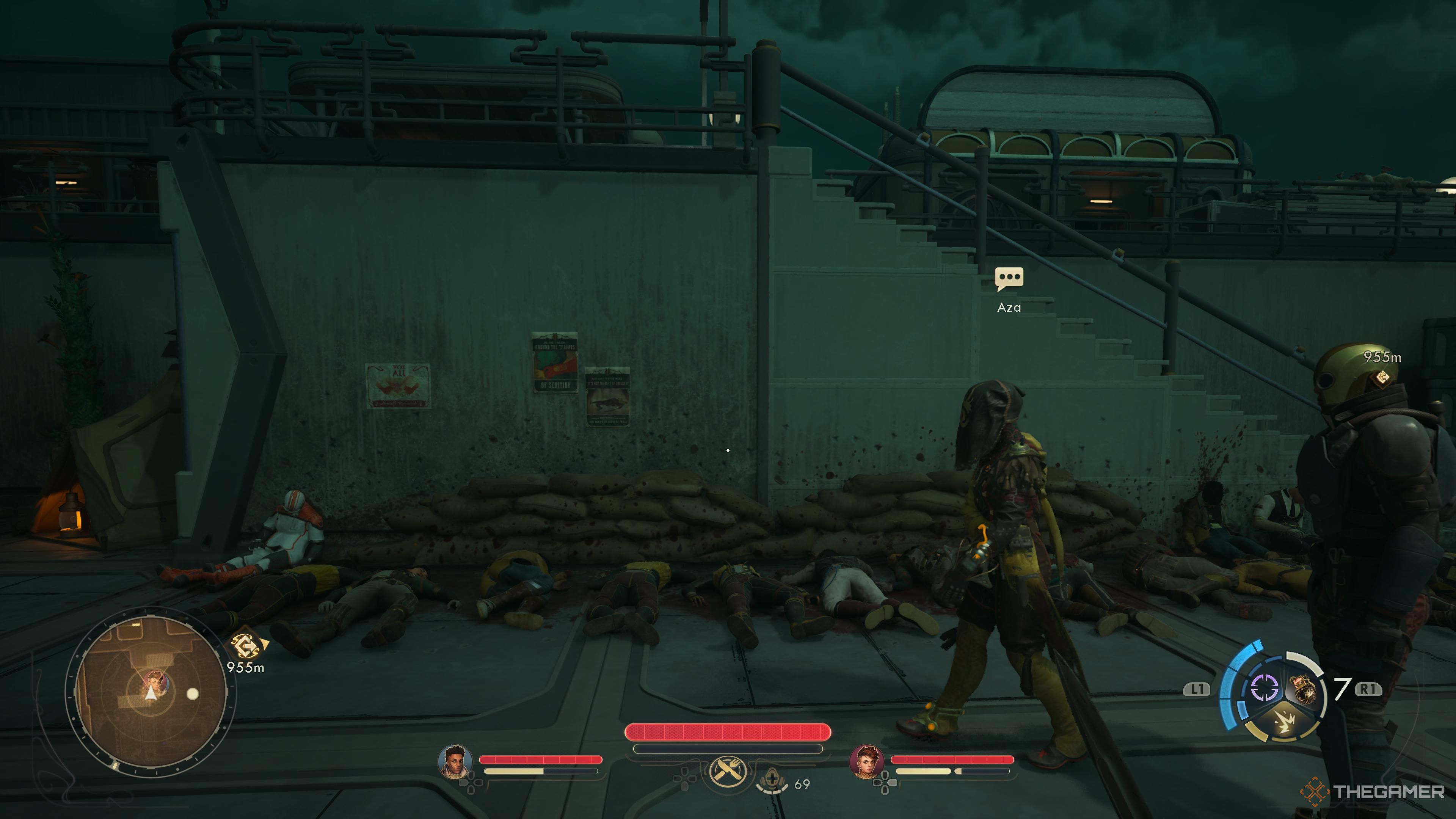The image size is (1456, 819).
Task: Select the red-haired female companion portrait
Action: pos(866,761)
